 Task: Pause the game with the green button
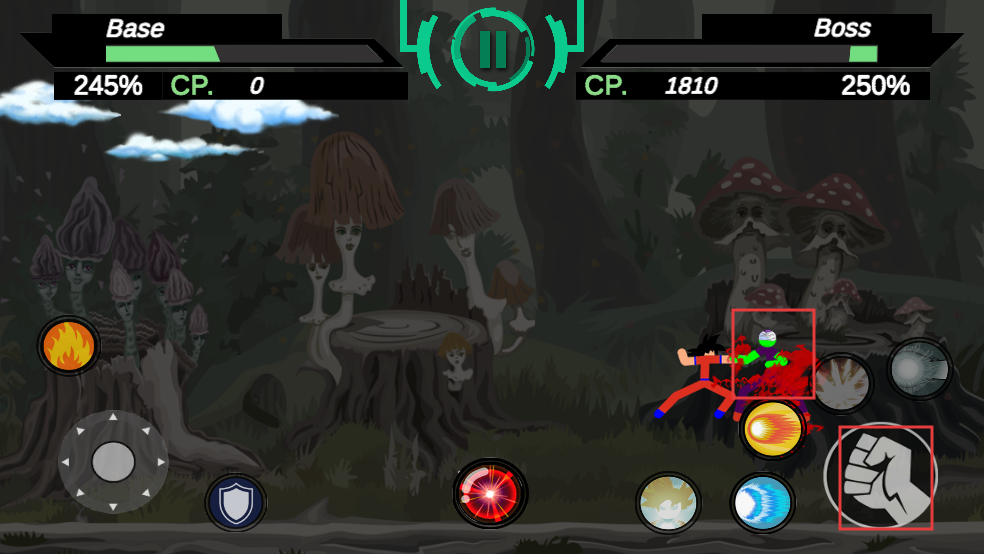pos(491,48)
